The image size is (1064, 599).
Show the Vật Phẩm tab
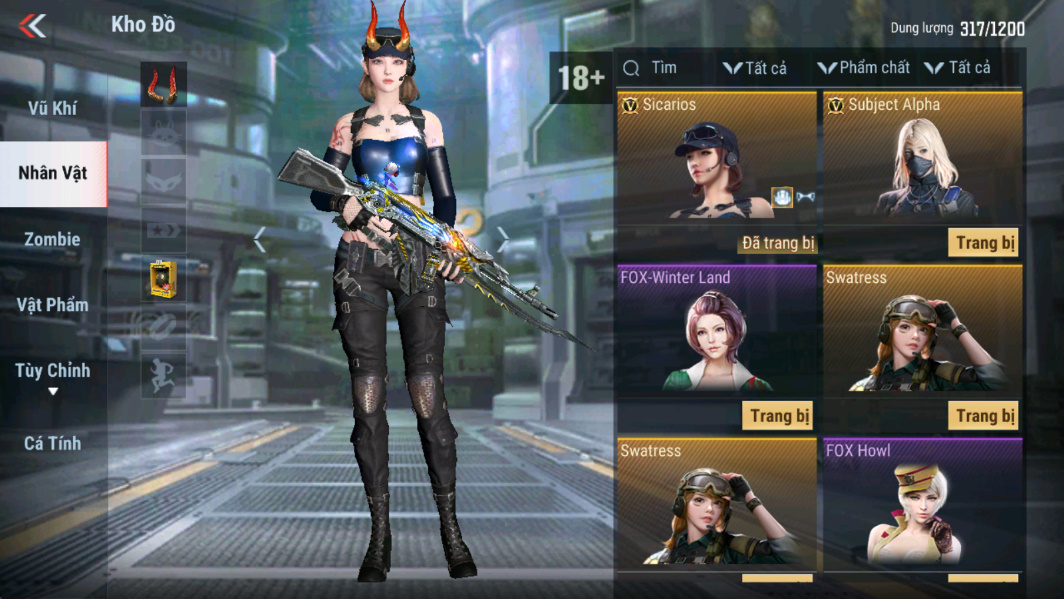52,305
